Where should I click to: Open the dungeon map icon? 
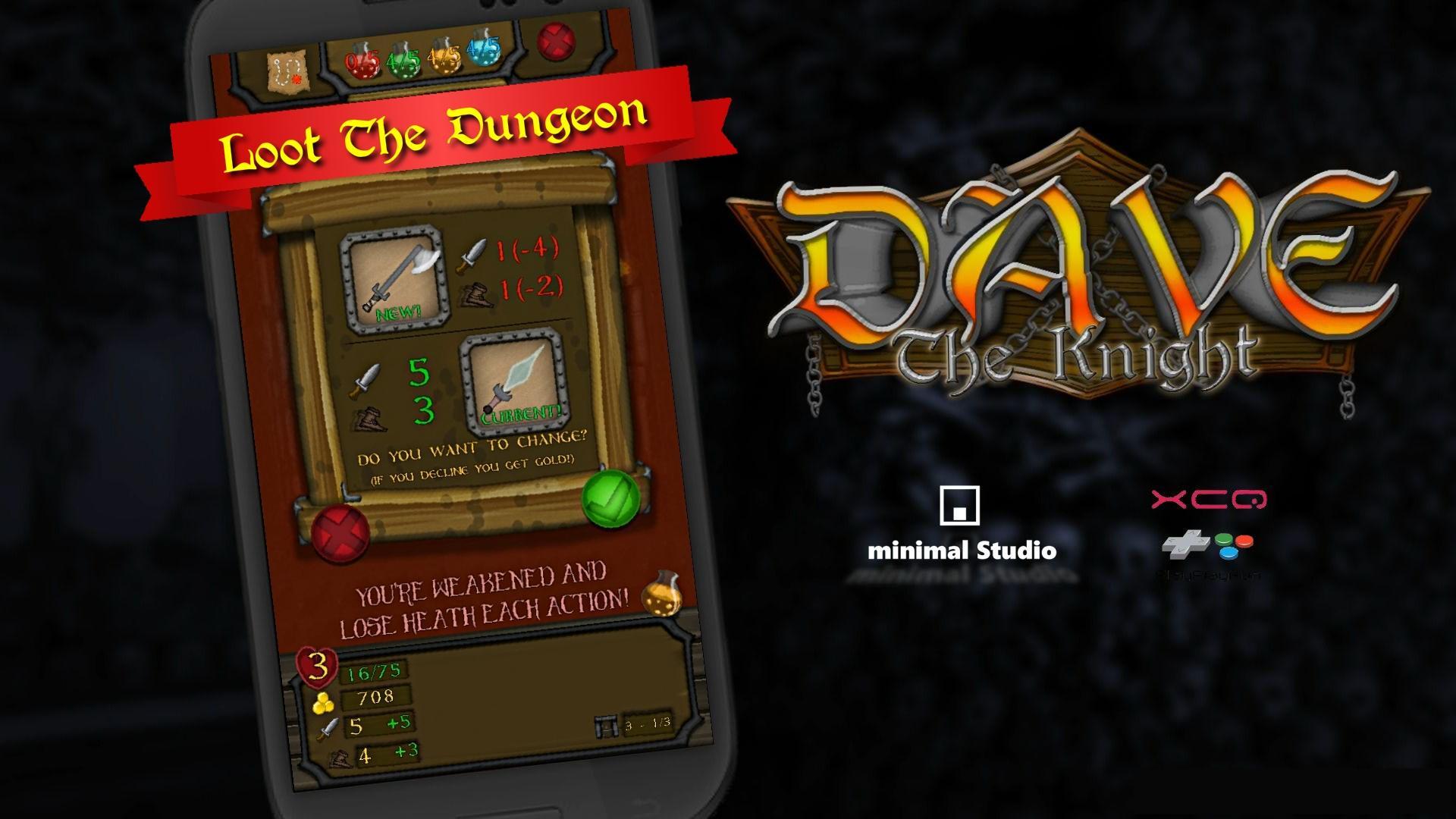coord(288,68)
